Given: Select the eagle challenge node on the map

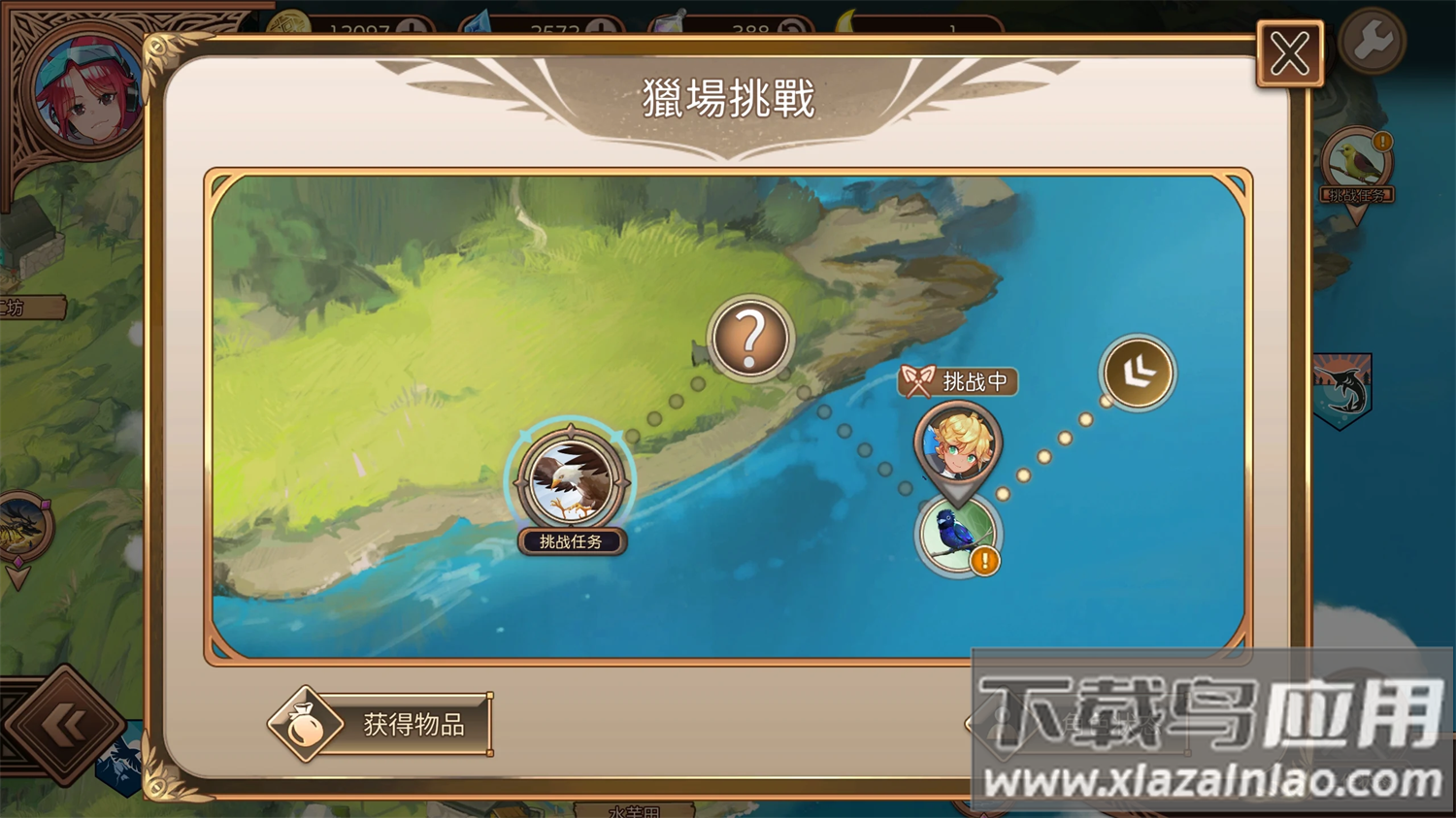Looking at the screenshot, I should [x=571, y=478].
